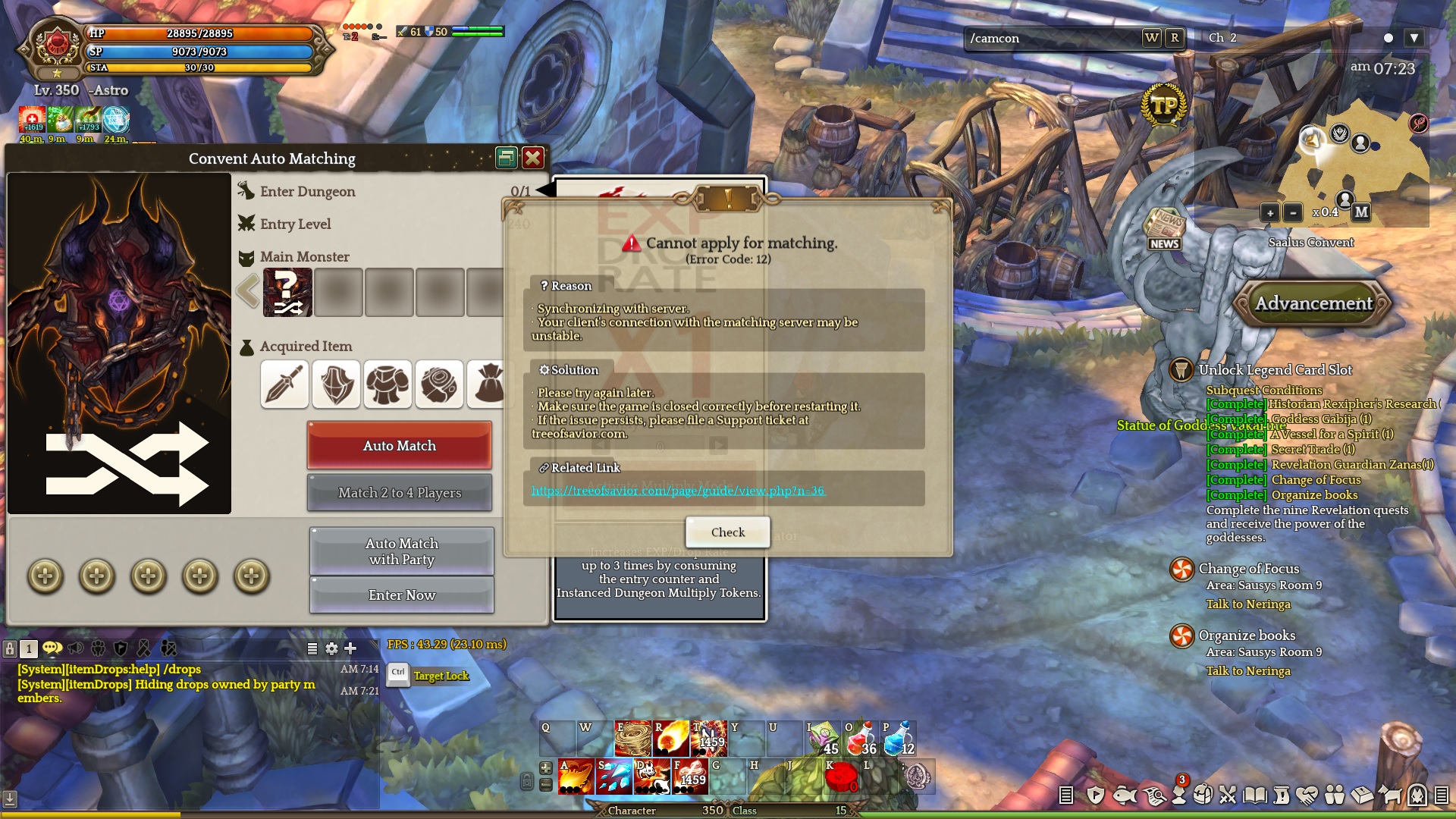This screenshot has height=819, width=1456.
Task: Open chat settings gear icon
Action: (x=331, y=648)
